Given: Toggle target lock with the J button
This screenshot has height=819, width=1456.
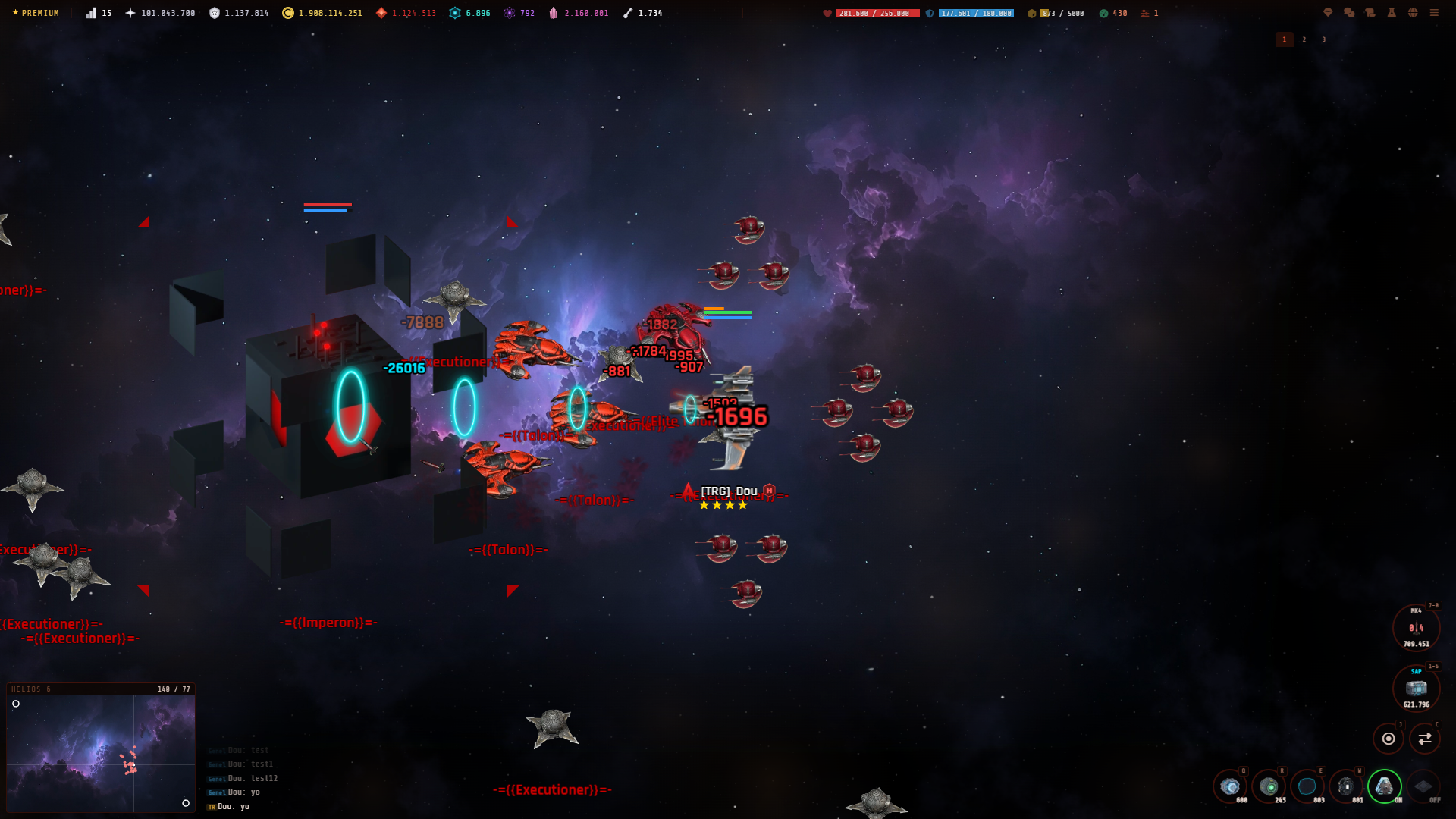Looking at the screenshot, I should click(1389, 737).
